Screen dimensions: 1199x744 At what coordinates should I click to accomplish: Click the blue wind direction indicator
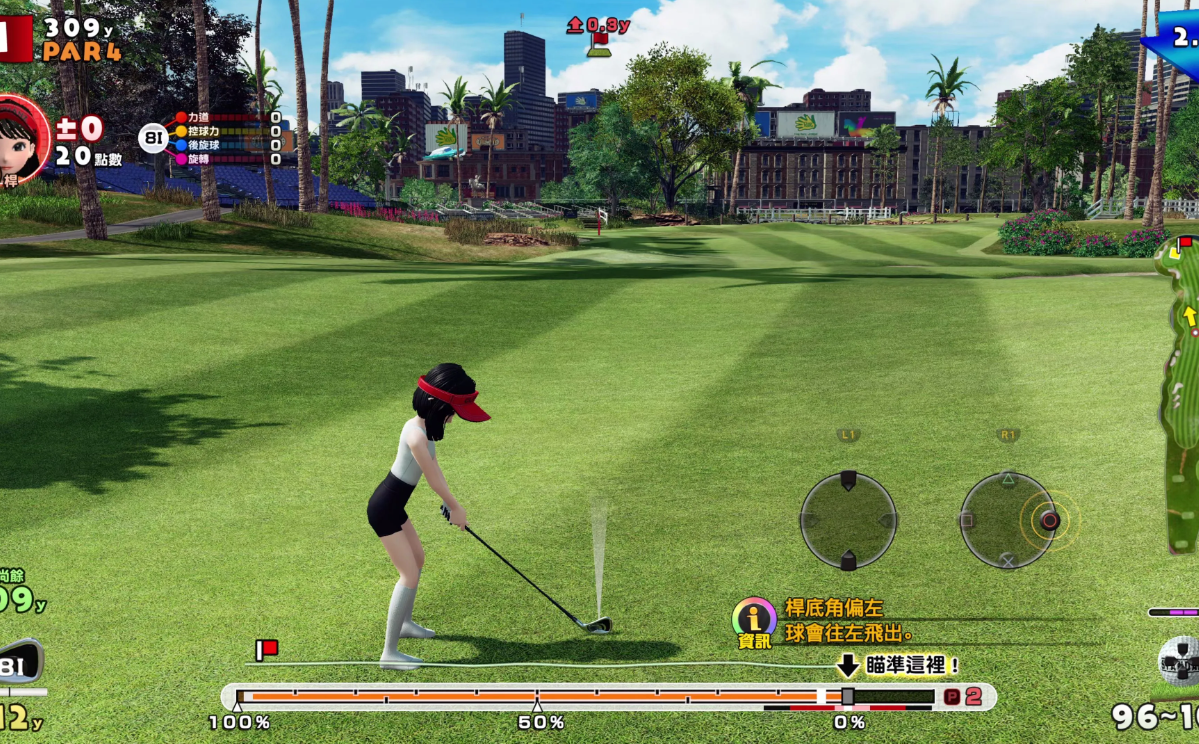pyautogui.click(x=1174, y=38)
